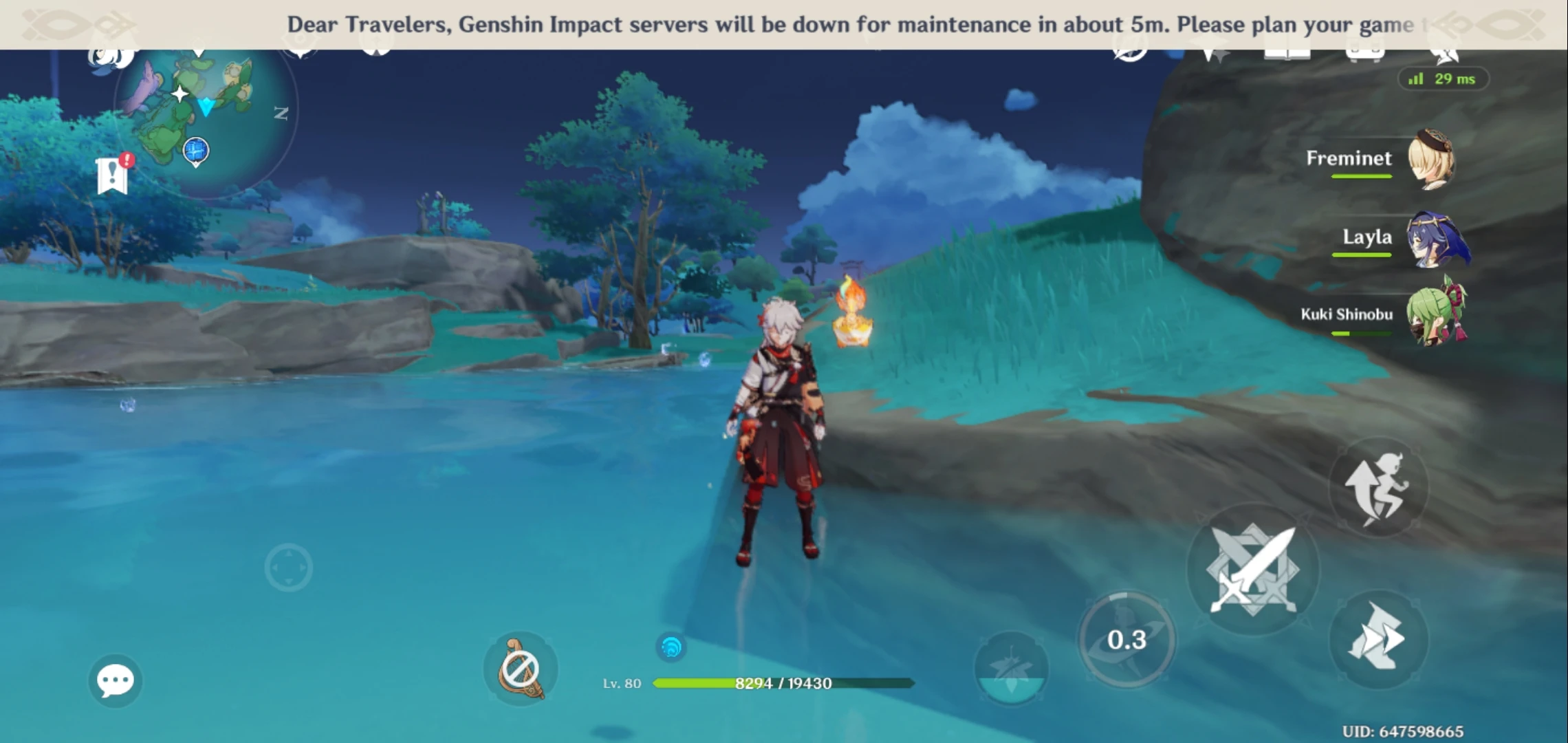Open the inventory backpack icon

[x=1365, y=48]
